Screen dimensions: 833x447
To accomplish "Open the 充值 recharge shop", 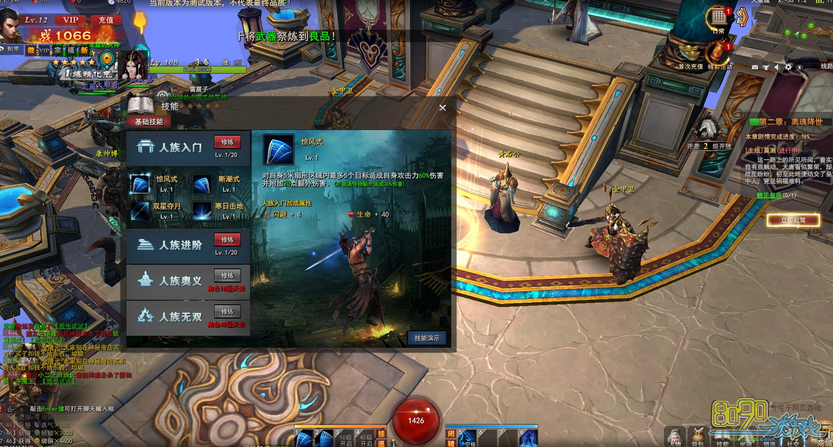I will click(x=104, y=19).
